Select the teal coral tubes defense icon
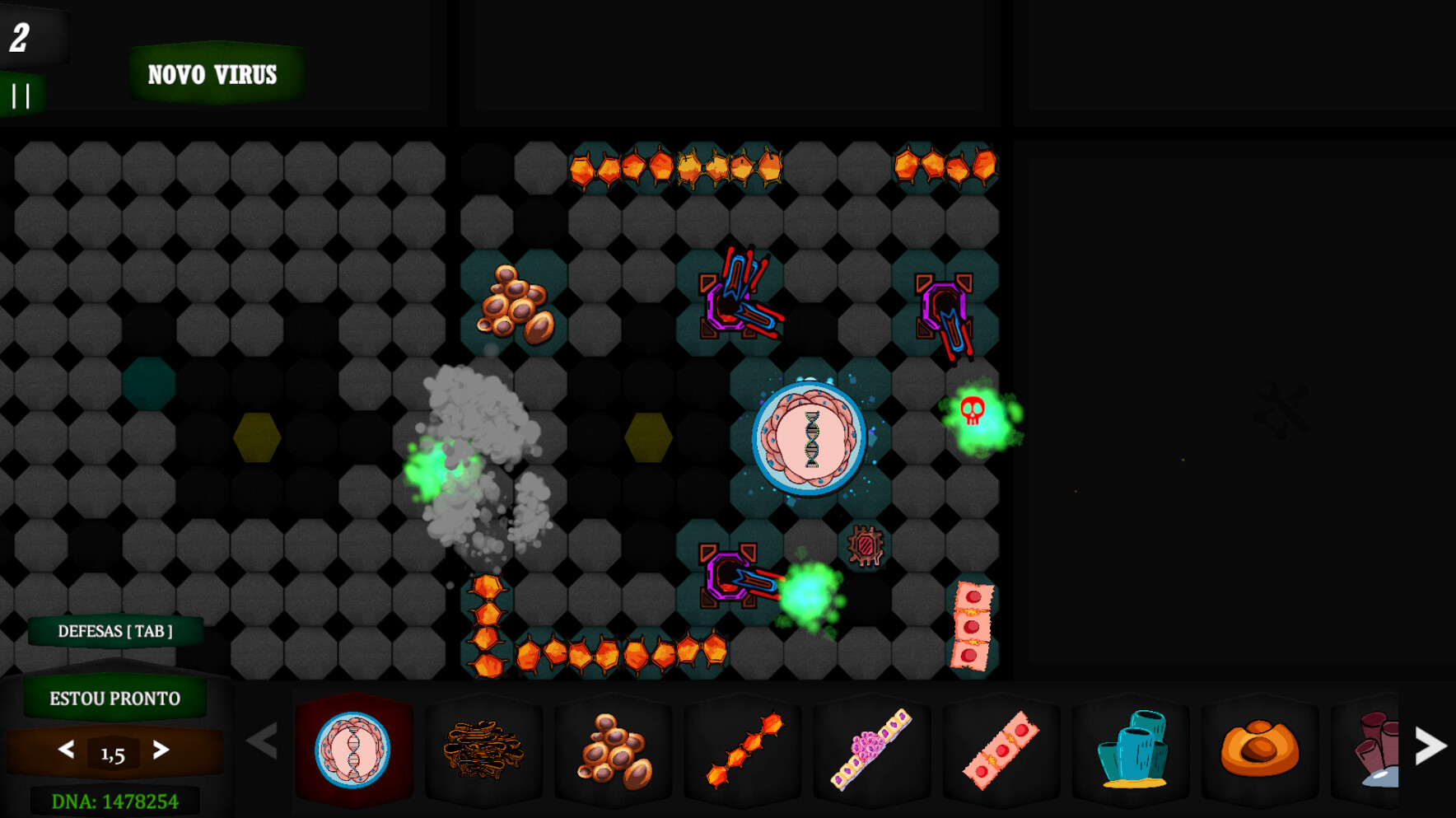This screenshot has width=1456, height=818. click(x=1135, y=752)
